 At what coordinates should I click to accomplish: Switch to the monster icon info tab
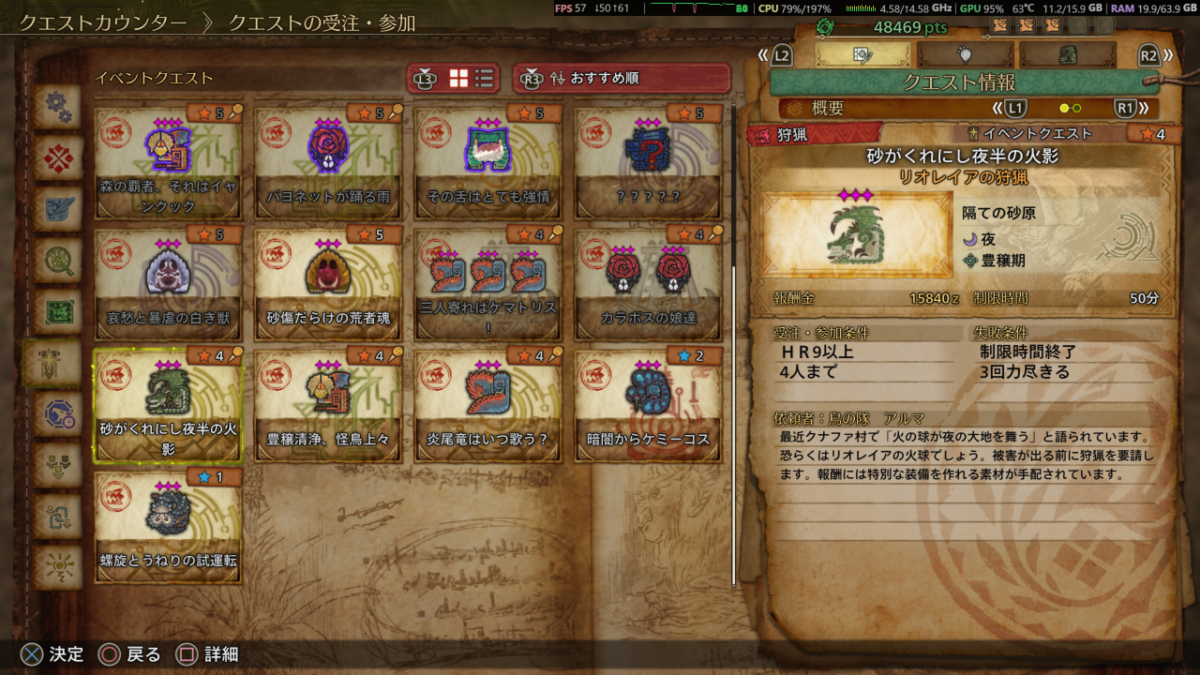(1066, 55)
